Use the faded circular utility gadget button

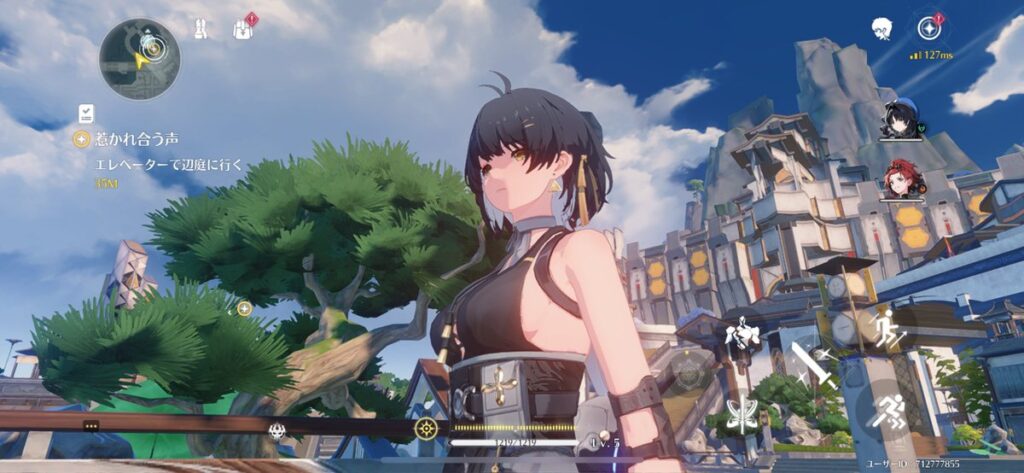click(x=689, y=372)
